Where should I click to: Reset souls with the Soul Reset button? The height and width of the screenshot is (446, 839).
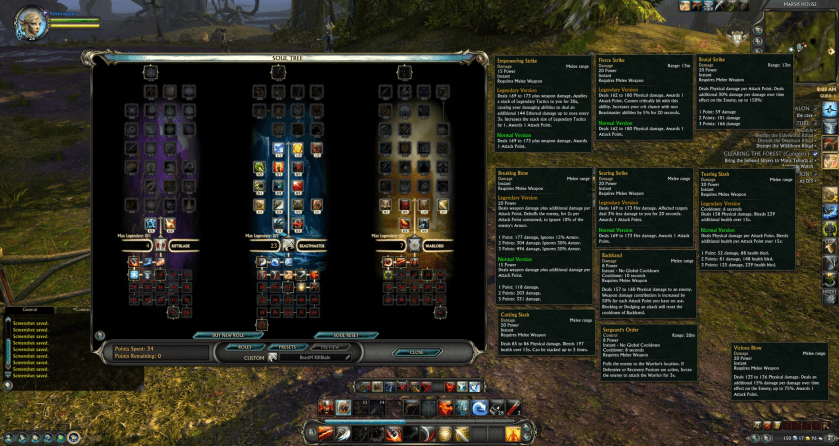pyautogui.click(x=346, y=334)
